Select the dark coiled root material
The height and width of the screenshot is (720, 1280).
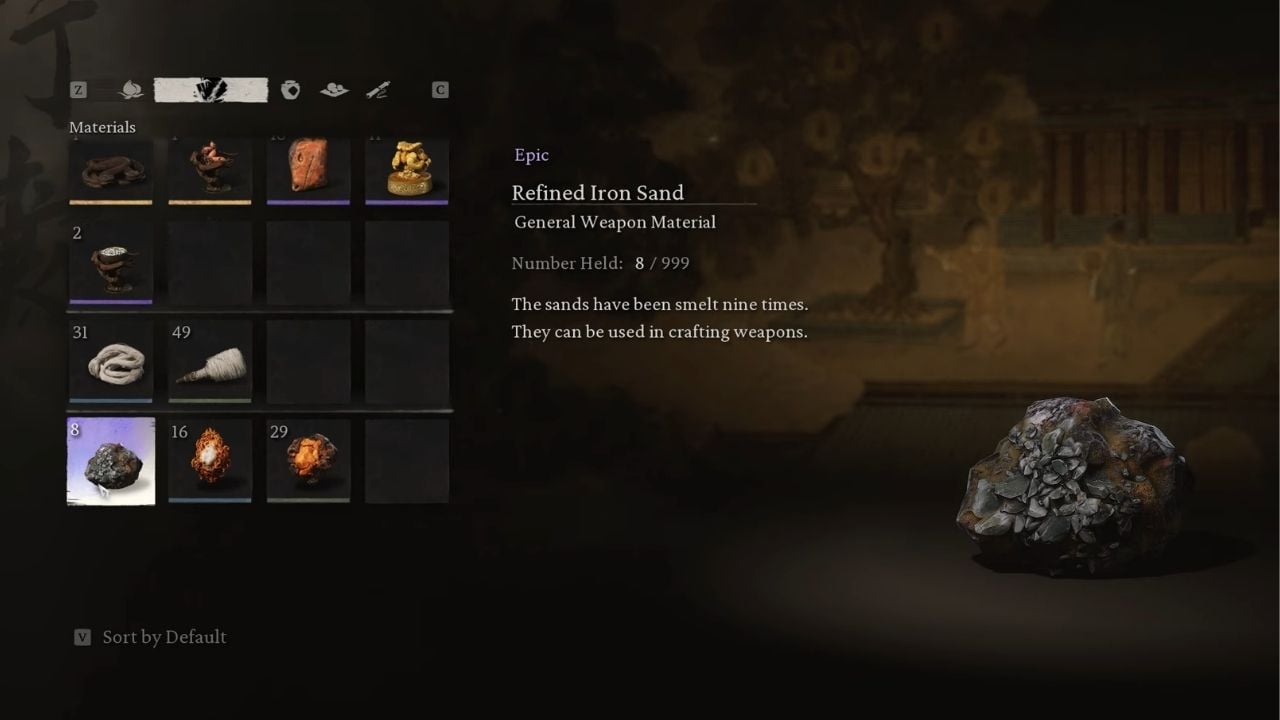coord(111,170)
